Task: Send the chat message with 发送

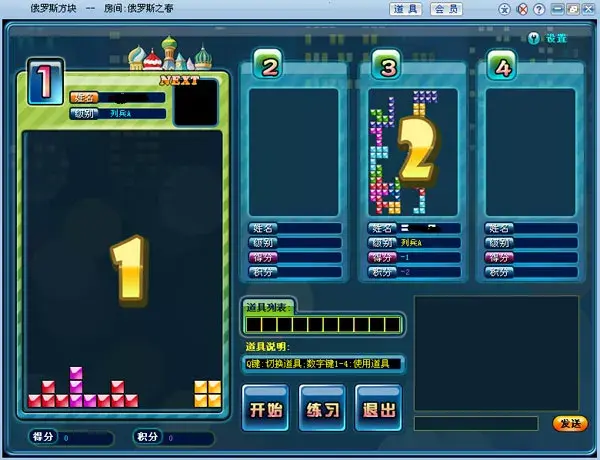Action: 570,424
